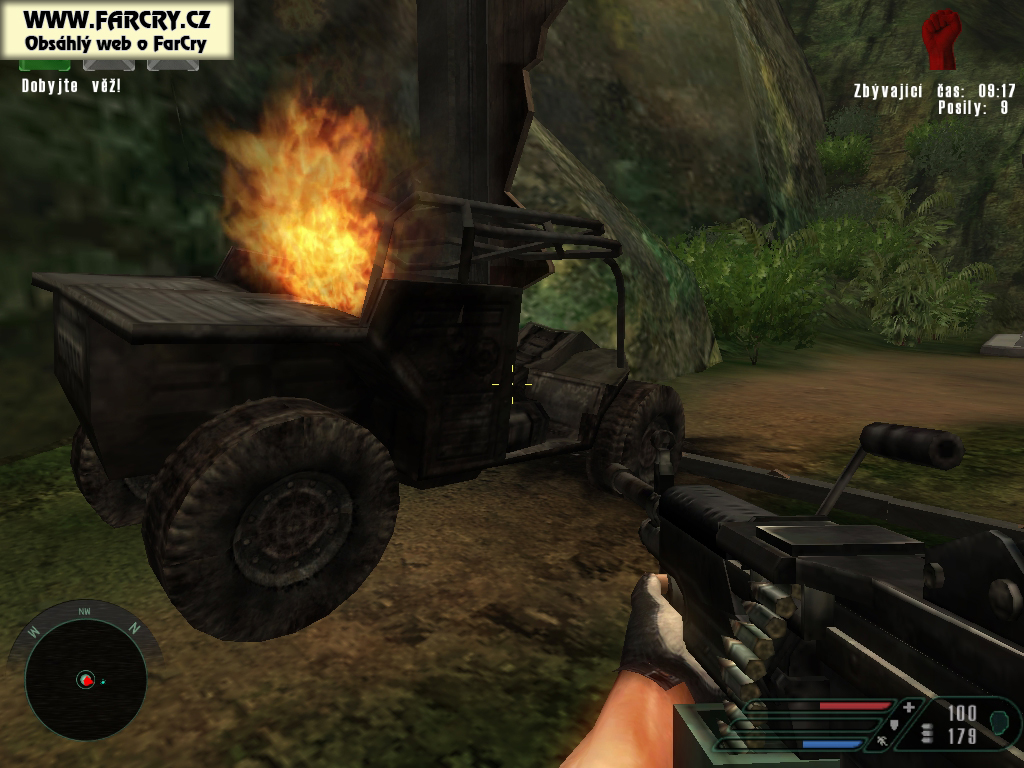
Task: Click the green capture point indicator
Action: click(x=45, y=65)
